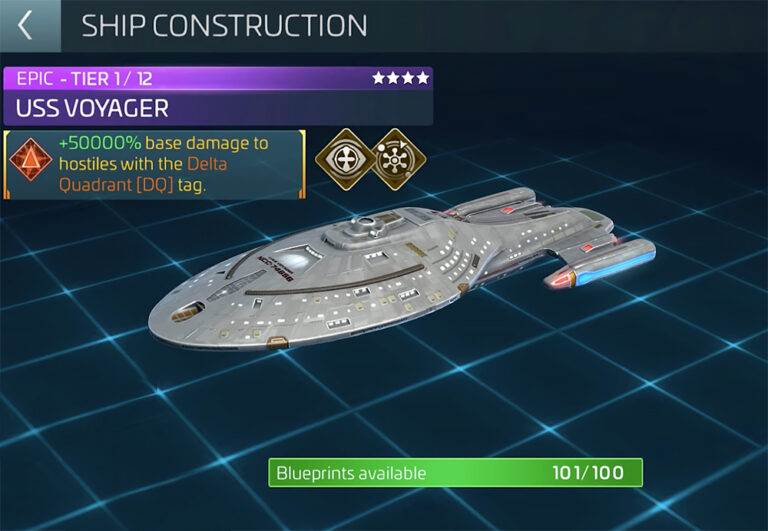
Task: Click the green Blueprints available bar
Action: tap(455, 473)
